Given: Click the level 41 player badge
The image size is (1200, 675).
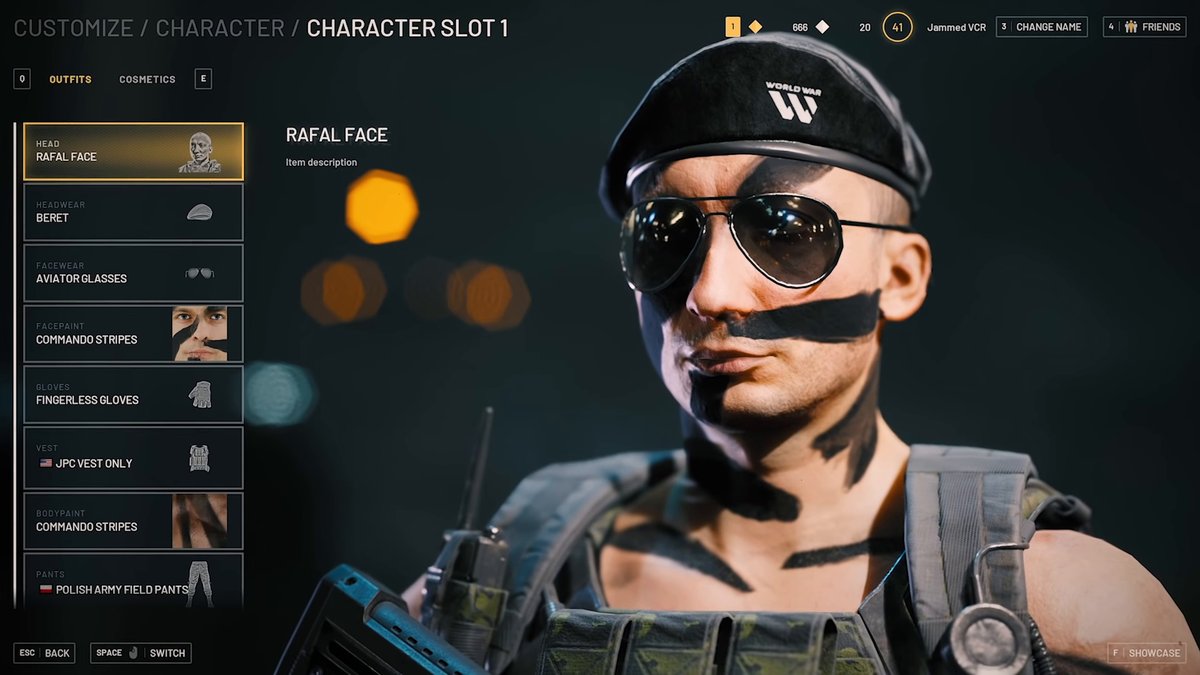Looking at the screenshot, I should 897,27.
